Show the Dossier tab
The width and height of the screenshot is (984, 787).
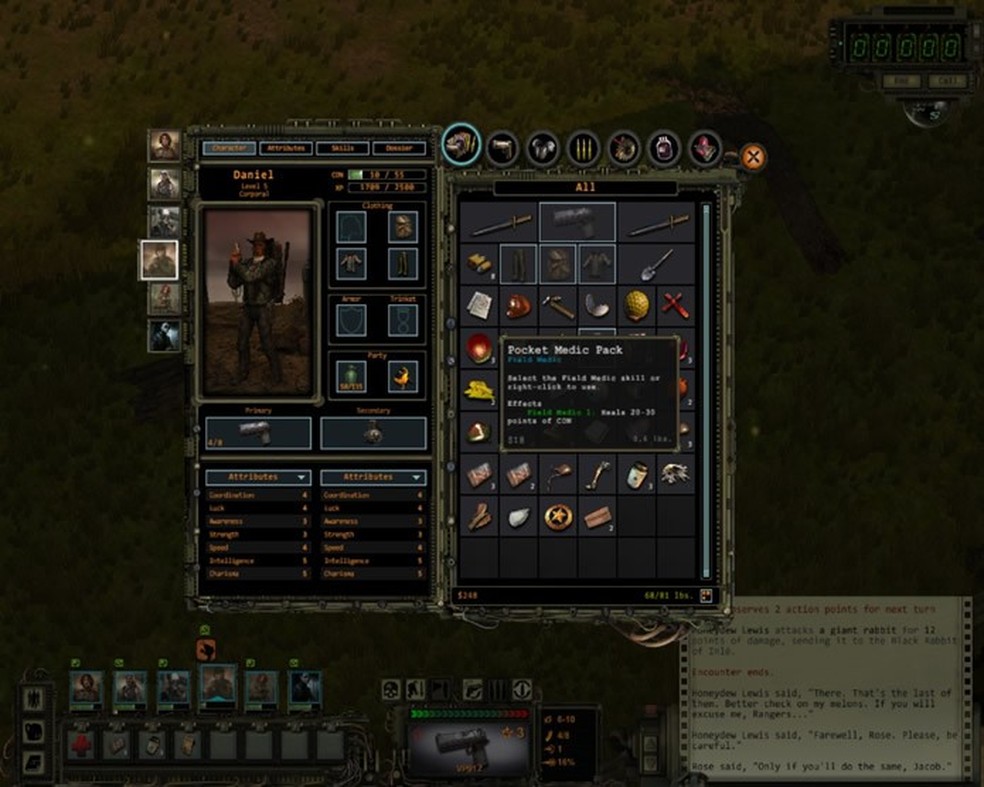point(399,148)
